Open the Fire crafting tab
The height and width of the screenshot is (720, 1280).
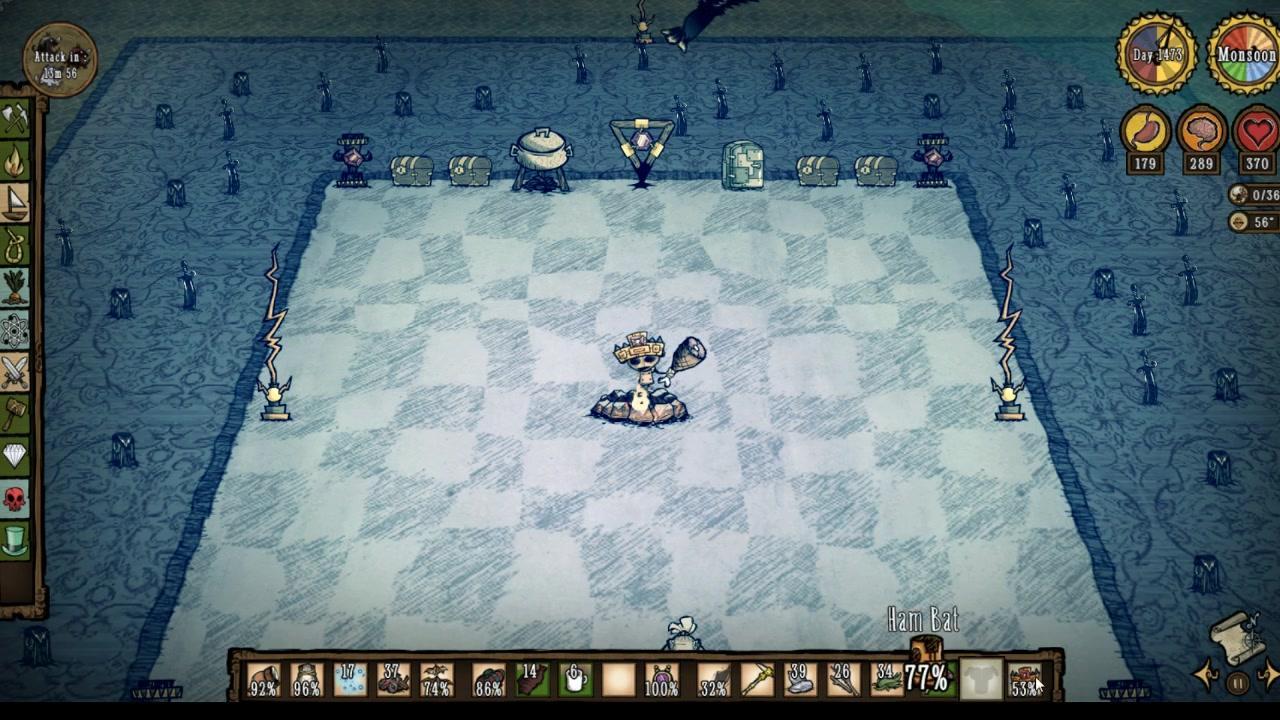pyautogui.click(x=15, y=161)
